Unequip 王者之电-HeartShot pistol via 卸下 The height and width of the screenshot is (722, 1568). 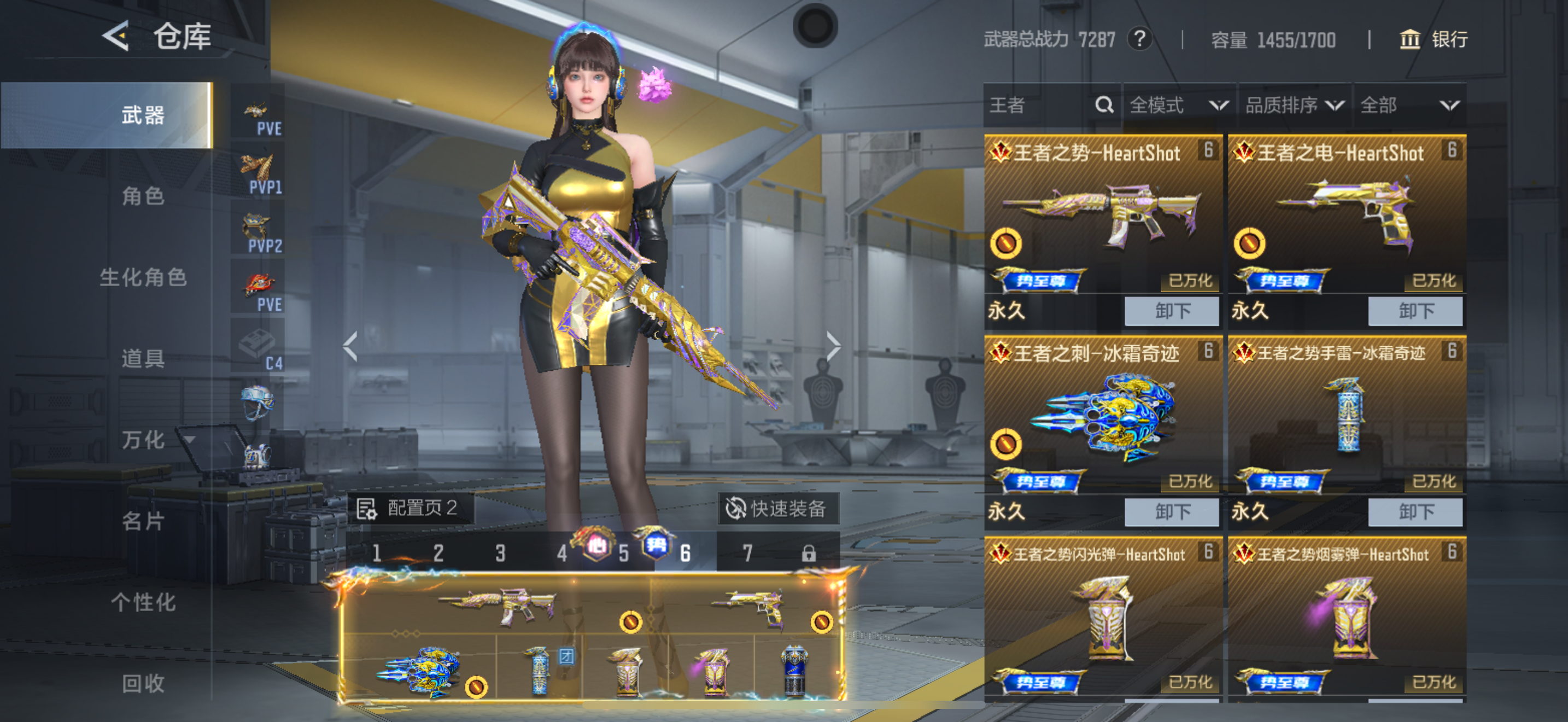click(1415, 311)
